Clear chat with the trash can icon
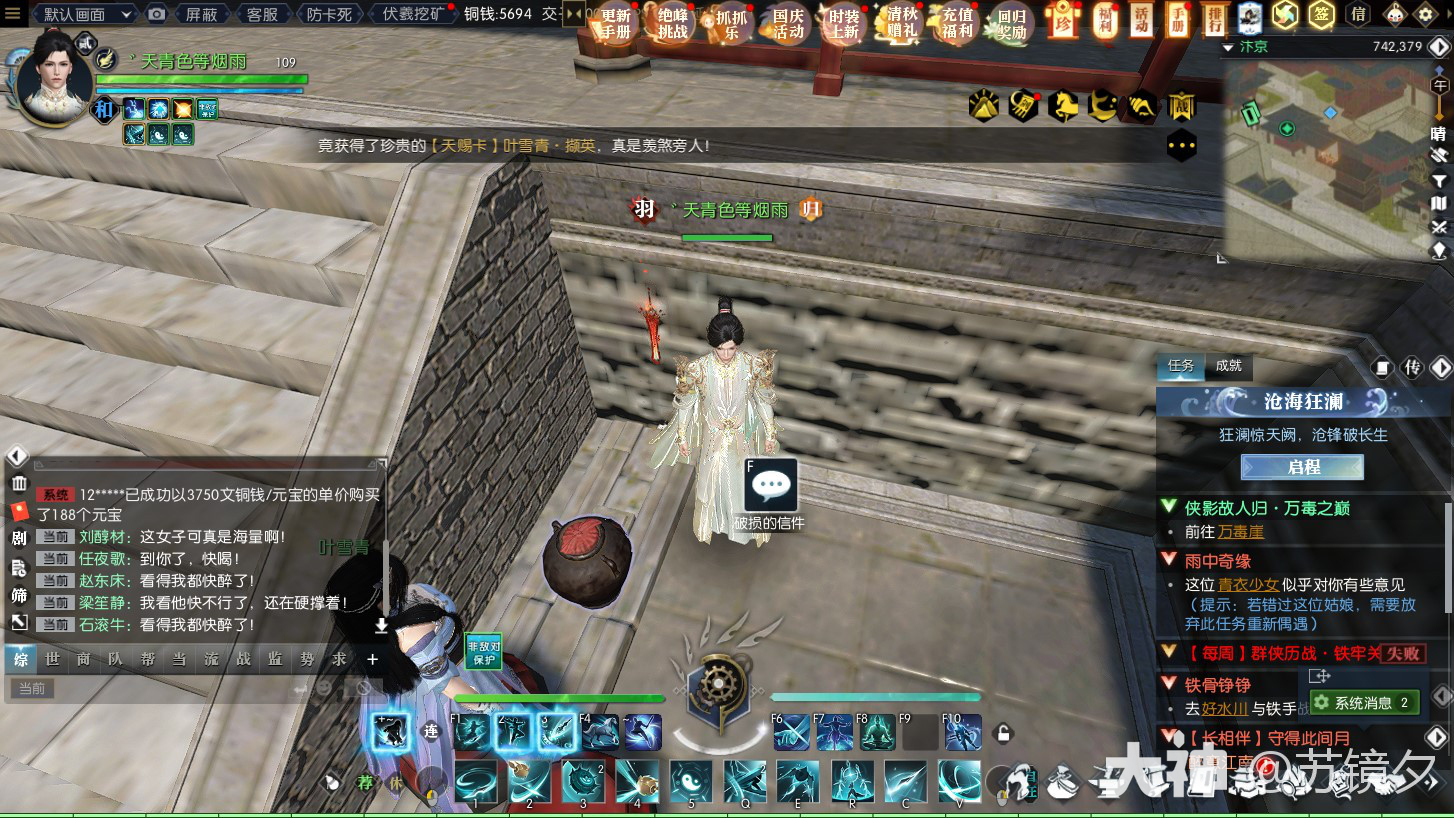 19,485
